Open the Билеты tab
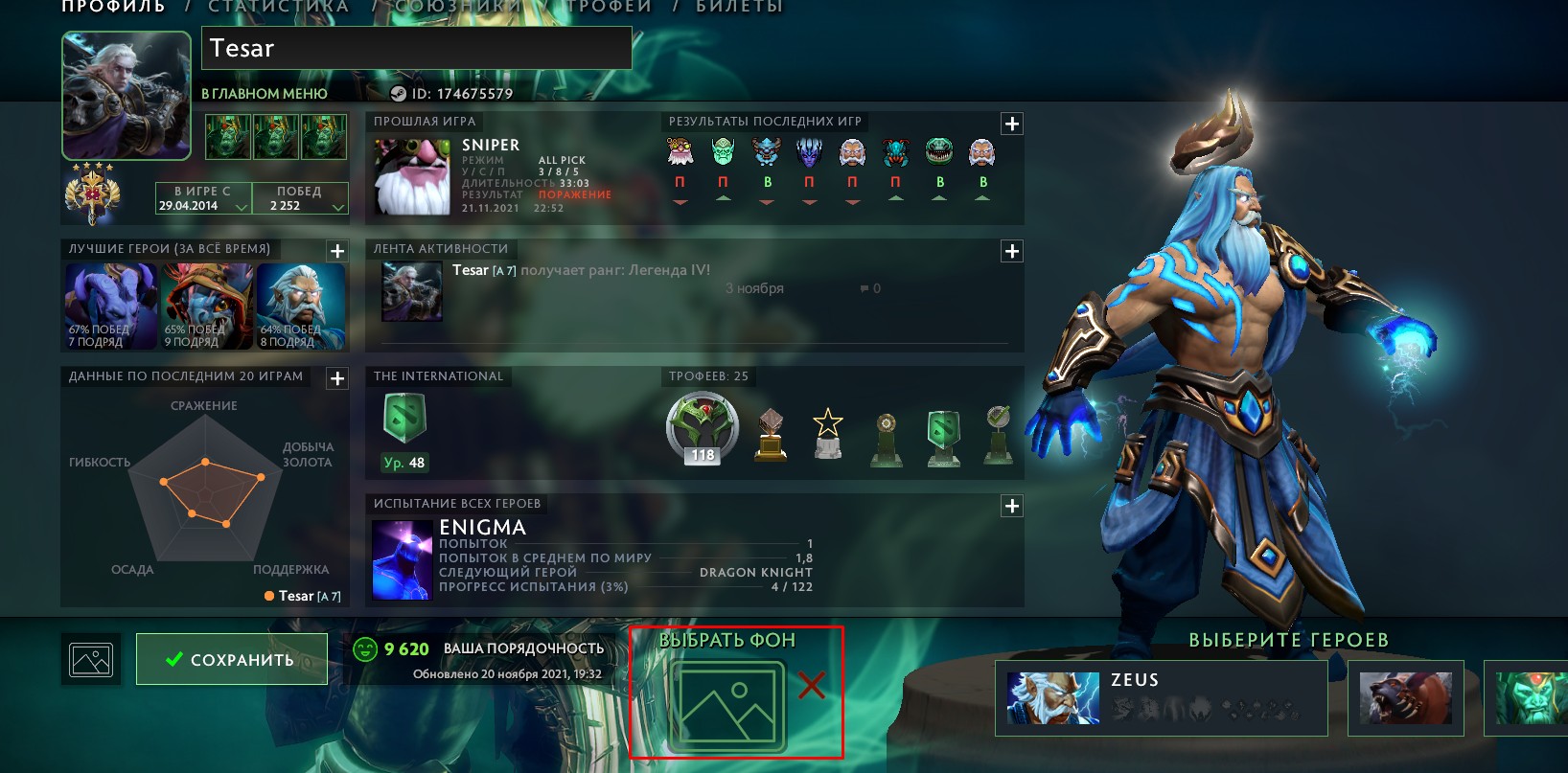 coord(739,7)
